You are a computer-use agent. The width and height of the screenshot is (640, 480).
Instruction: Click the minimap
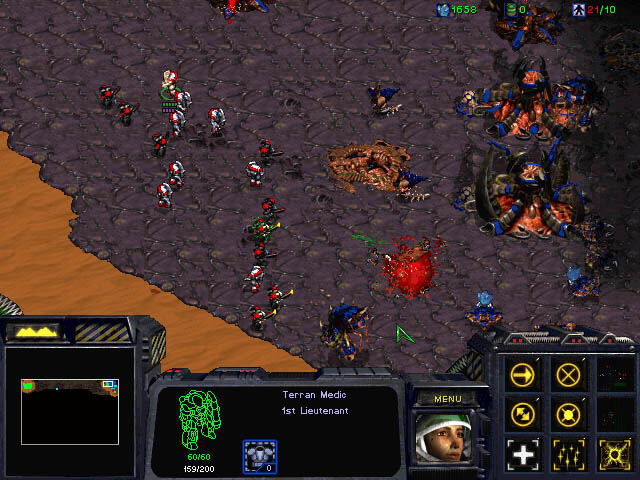[70, 396]
